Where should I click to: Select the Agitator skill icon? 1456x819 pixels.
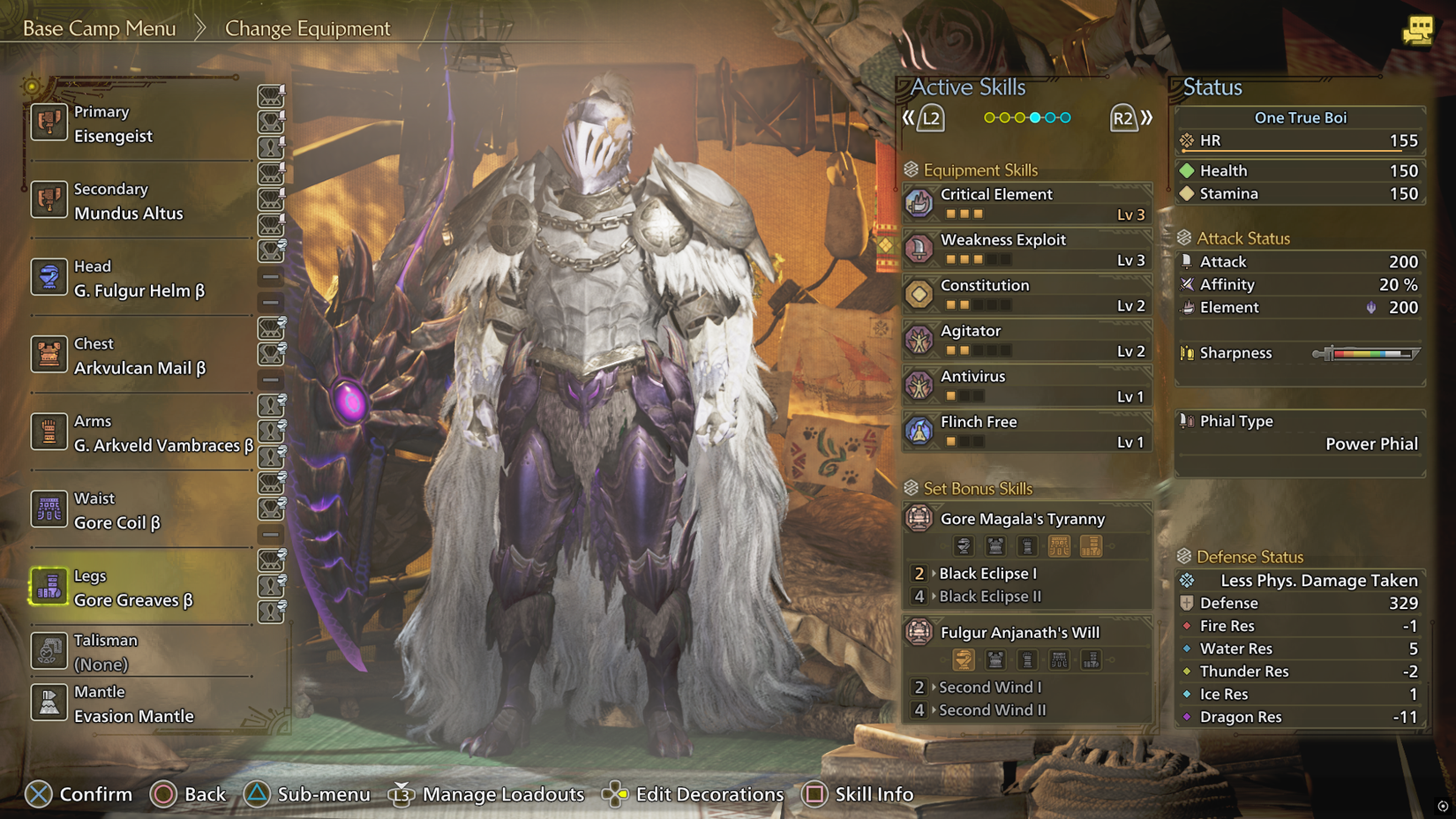(x=920, y=340)
